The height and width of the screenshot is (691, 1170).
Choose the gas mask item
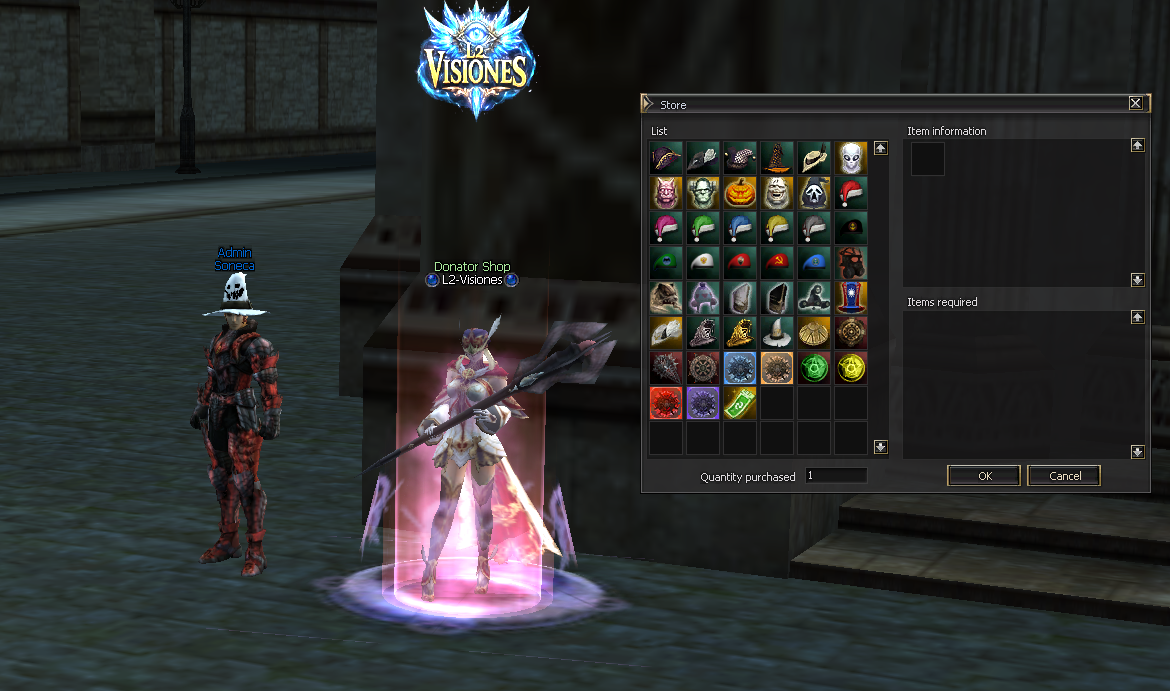(851, 264)
